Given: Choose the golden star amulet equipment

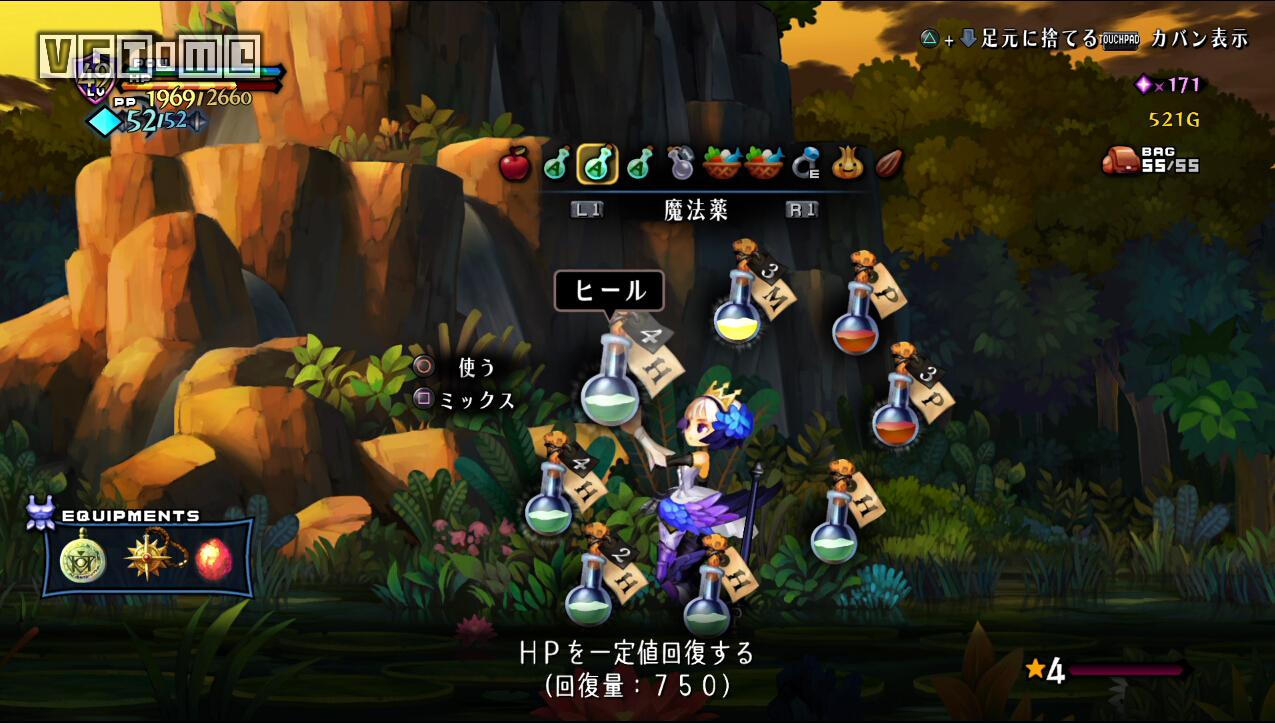Looking at the screenshot, I should pos(146,559).
